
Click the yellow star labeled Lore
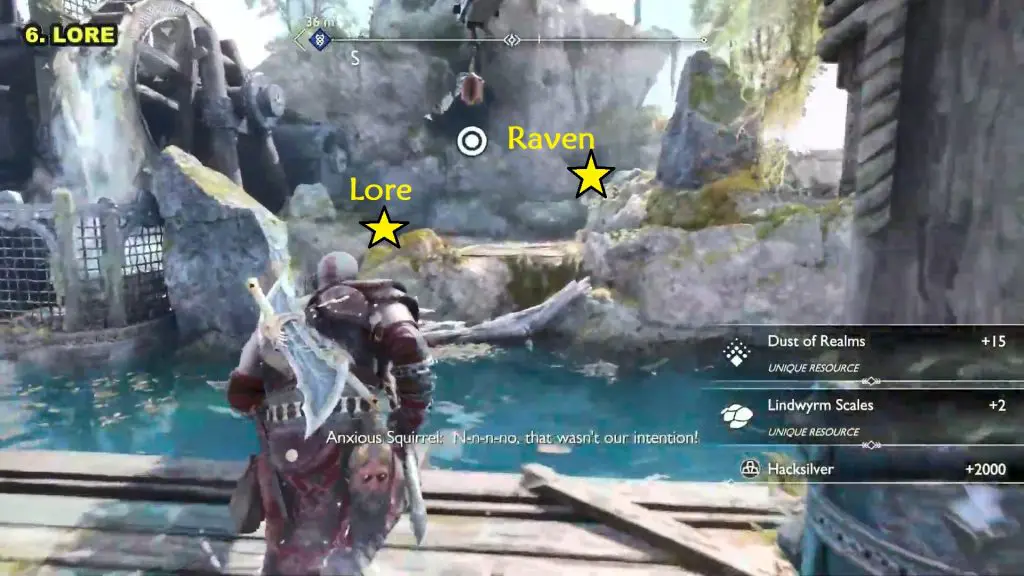[384, 228]
